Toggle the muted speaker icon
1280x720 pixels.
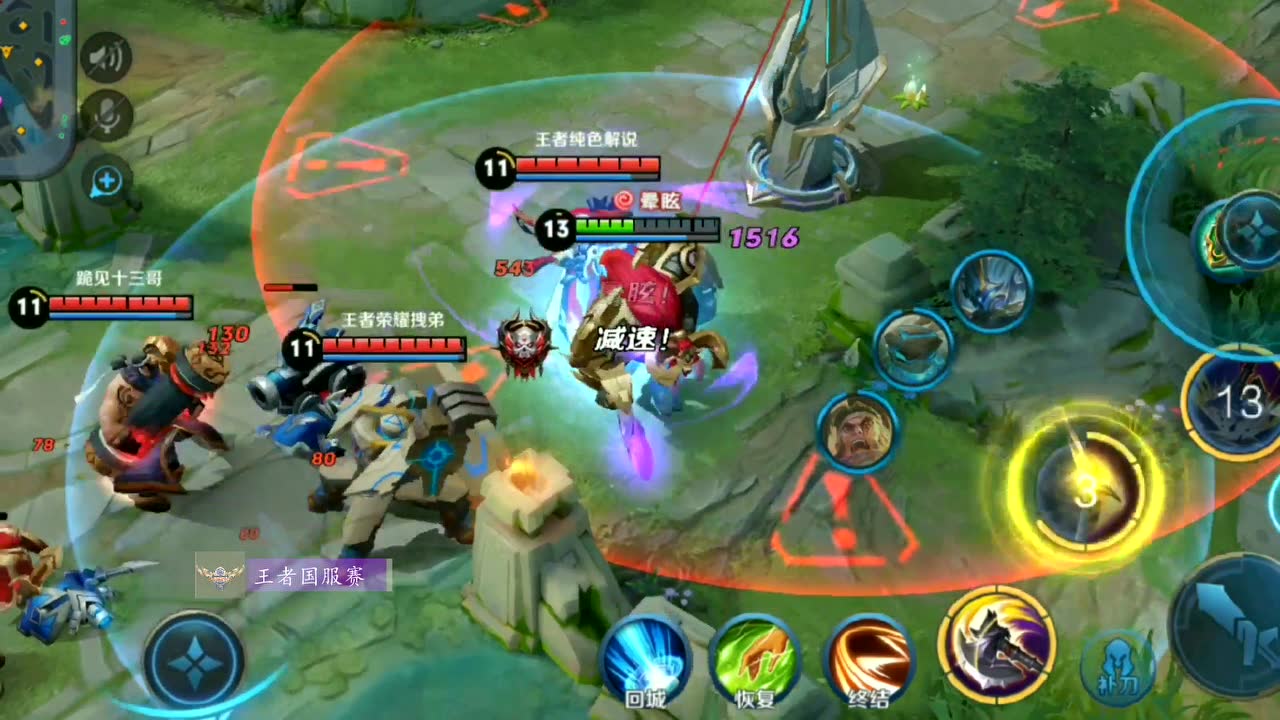click(x=106, y=59)
